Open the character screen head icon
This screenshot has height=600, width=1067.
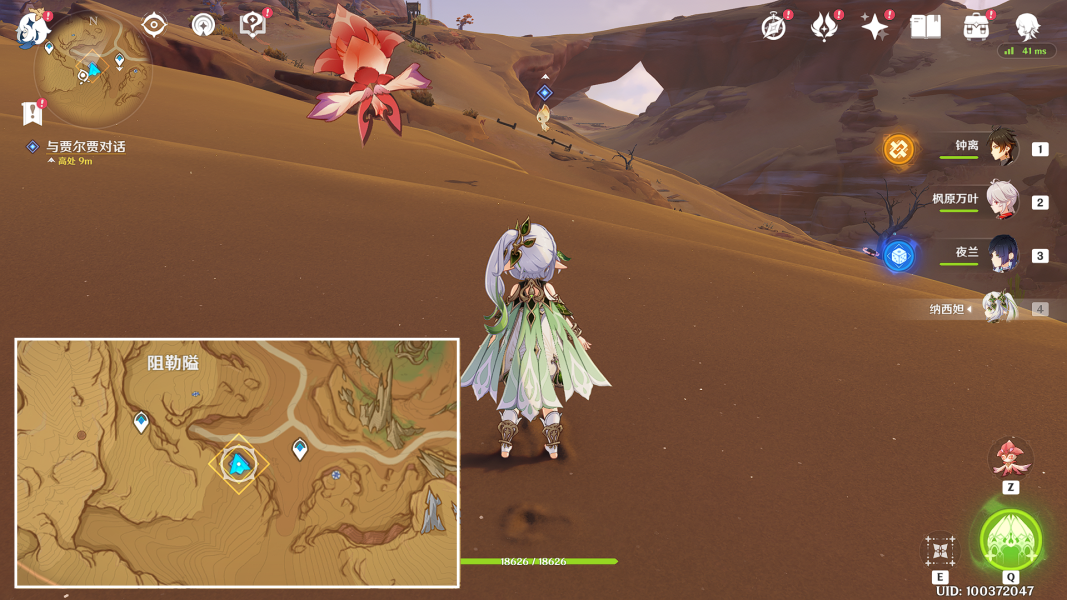point(1027,27)
